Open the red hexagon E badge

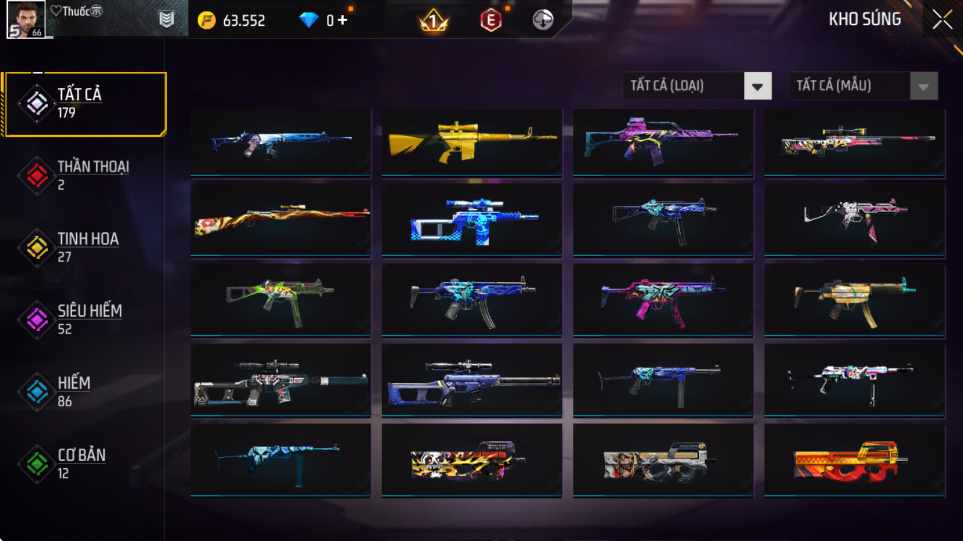pos(491,20)
